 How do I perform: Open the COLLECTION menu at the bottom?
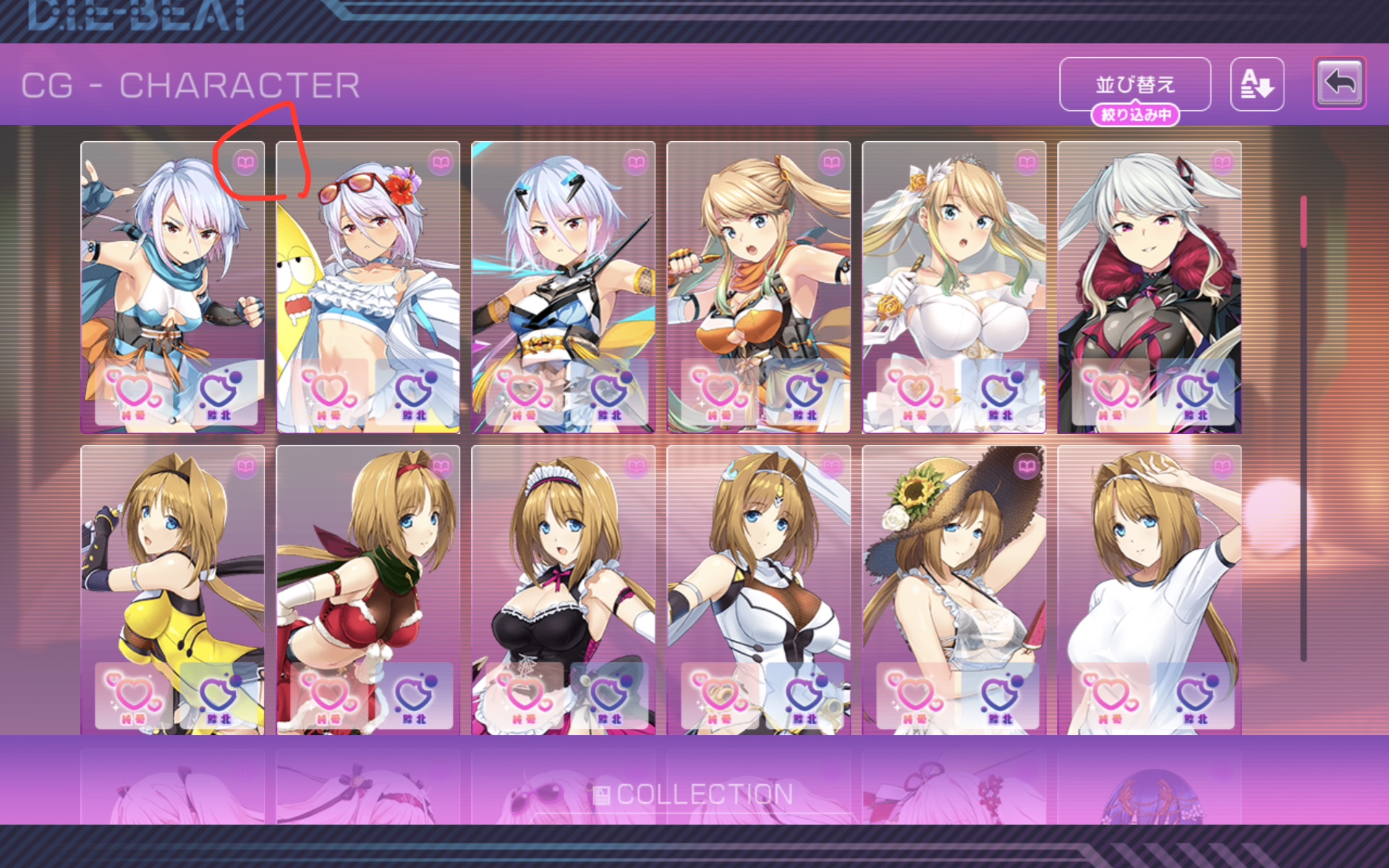(694, 795)
